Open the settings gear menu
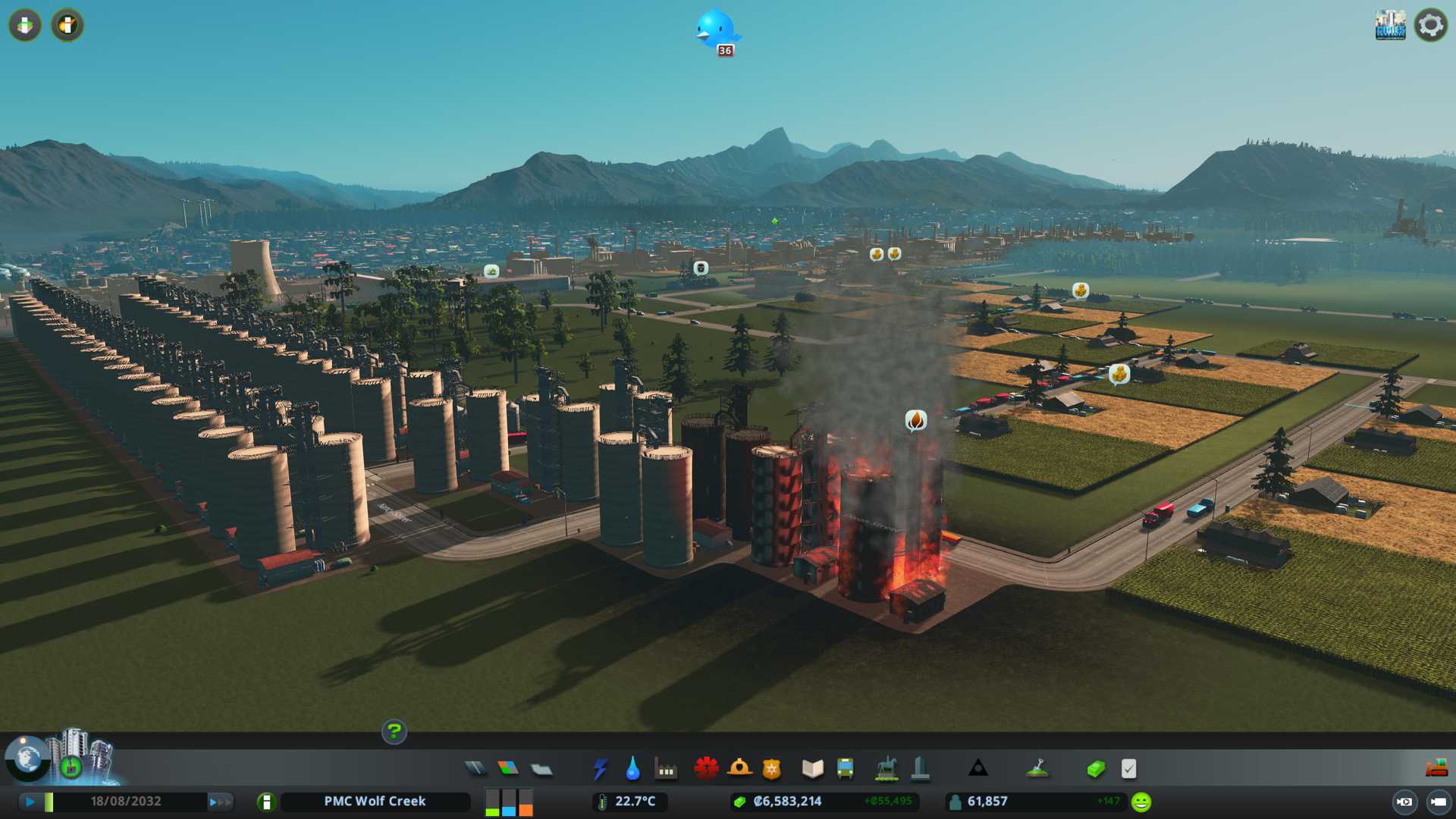 click(1430, 25)
